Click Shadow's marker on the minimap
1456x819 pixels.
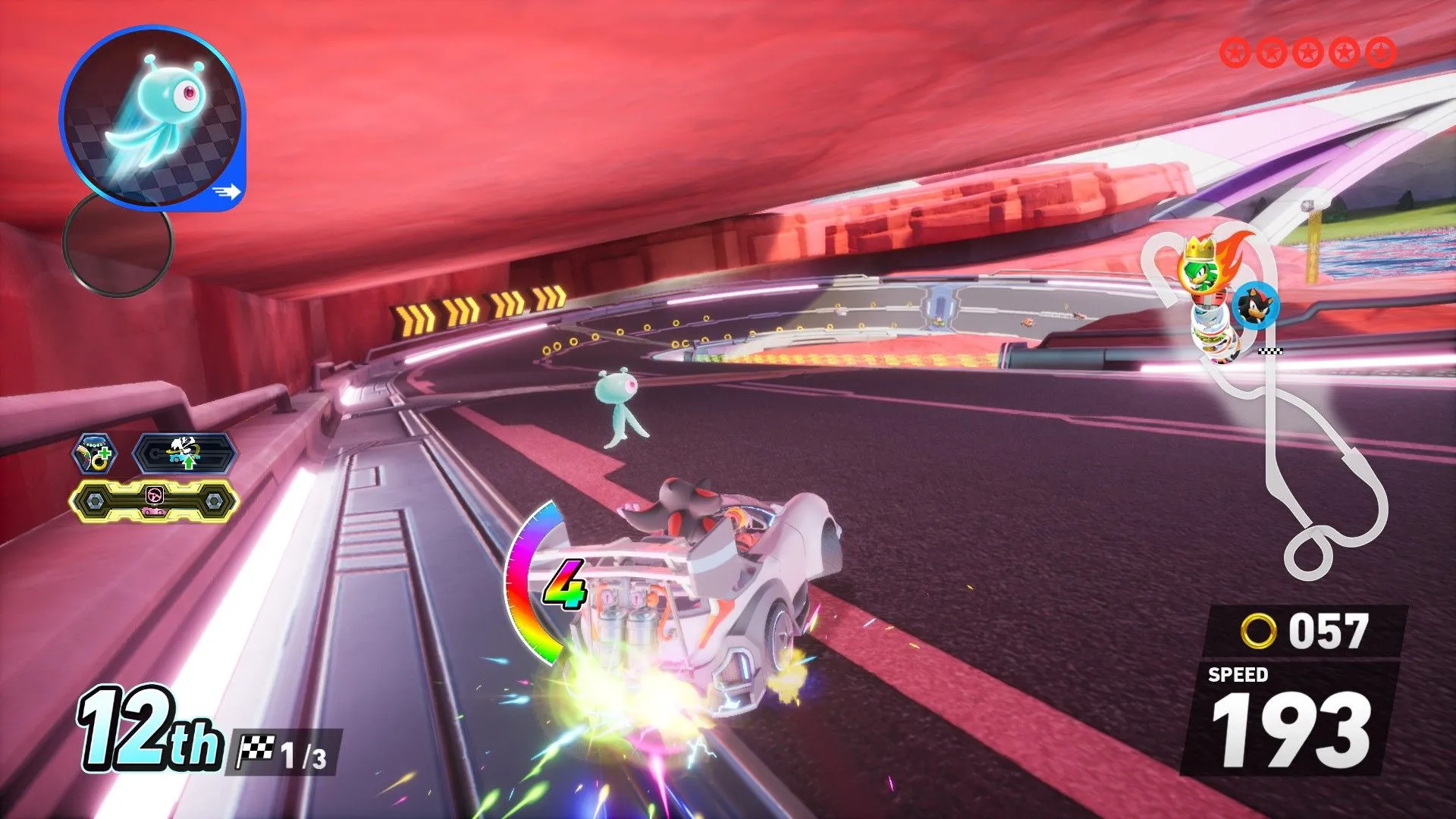pos(1256,306)
